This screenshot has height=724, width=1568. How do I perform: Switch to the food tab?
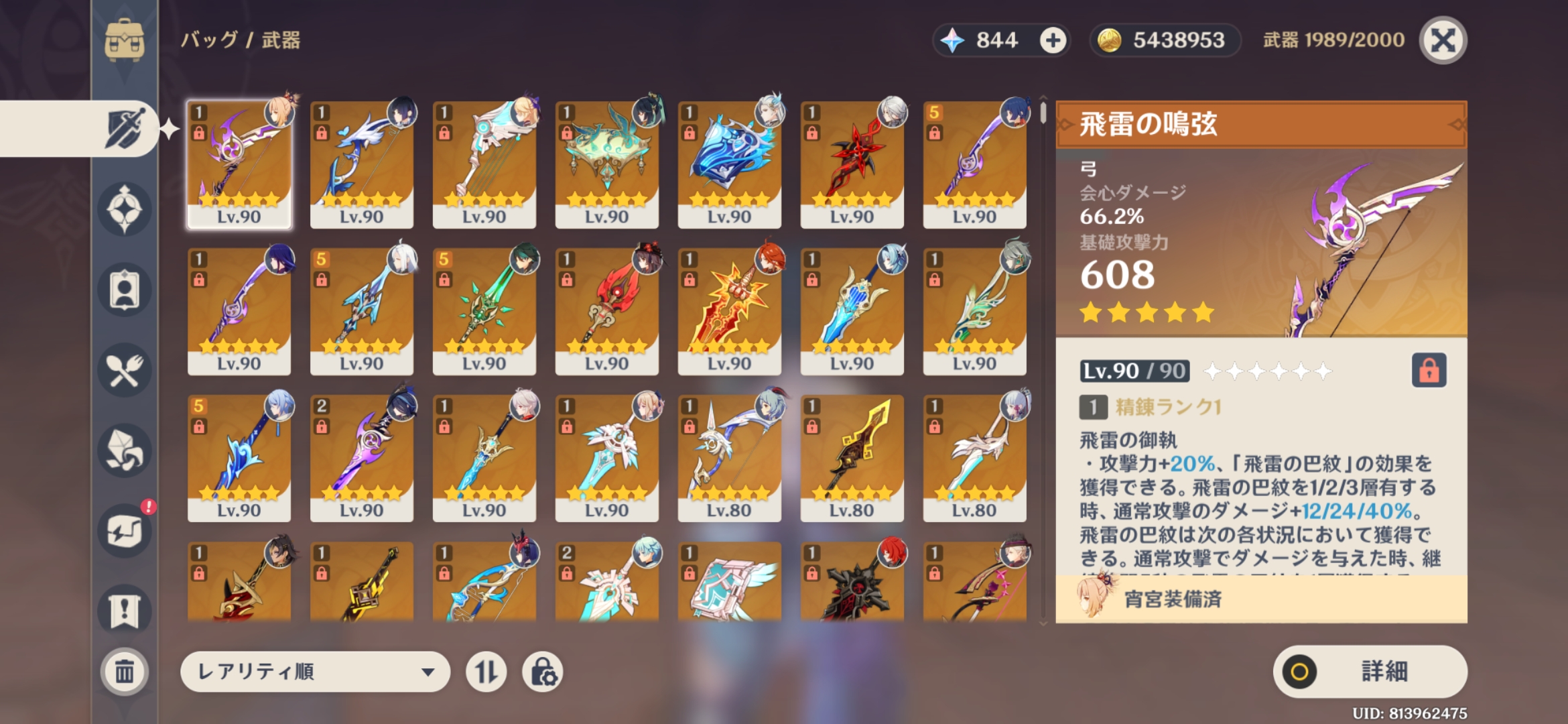coord(125,370)
